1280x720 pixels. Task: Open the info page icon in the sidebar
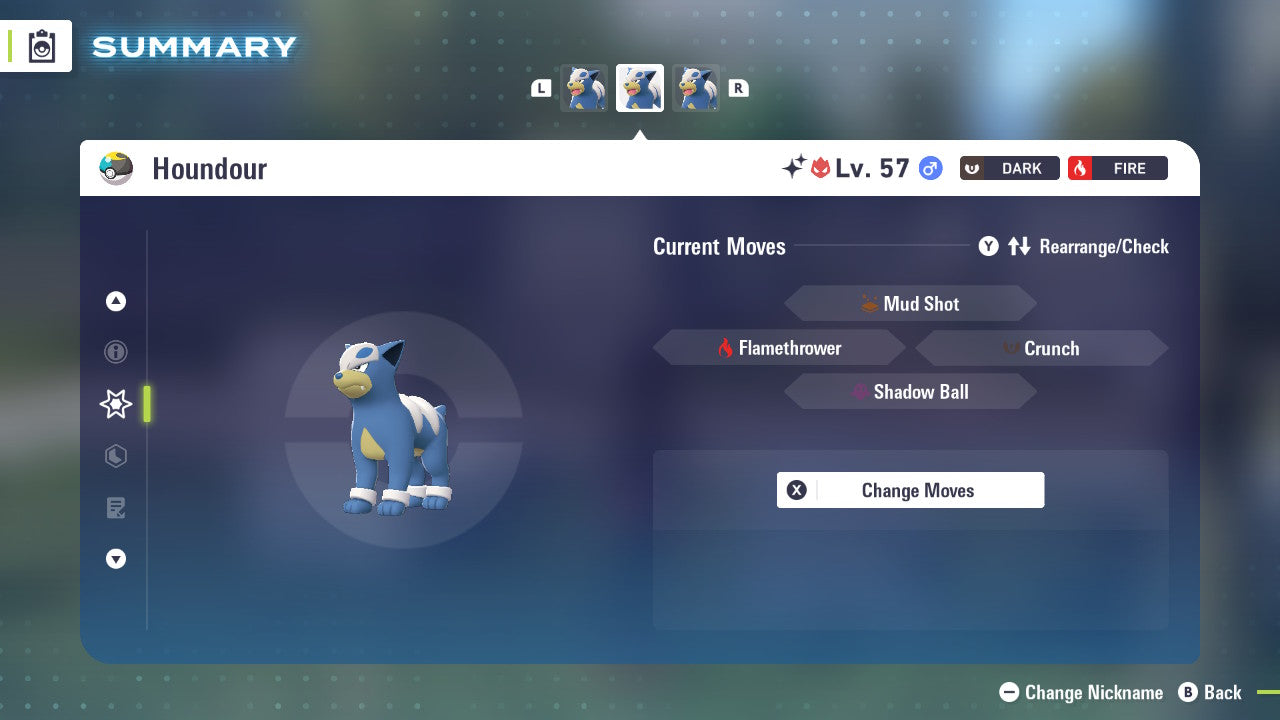(116, 352)
